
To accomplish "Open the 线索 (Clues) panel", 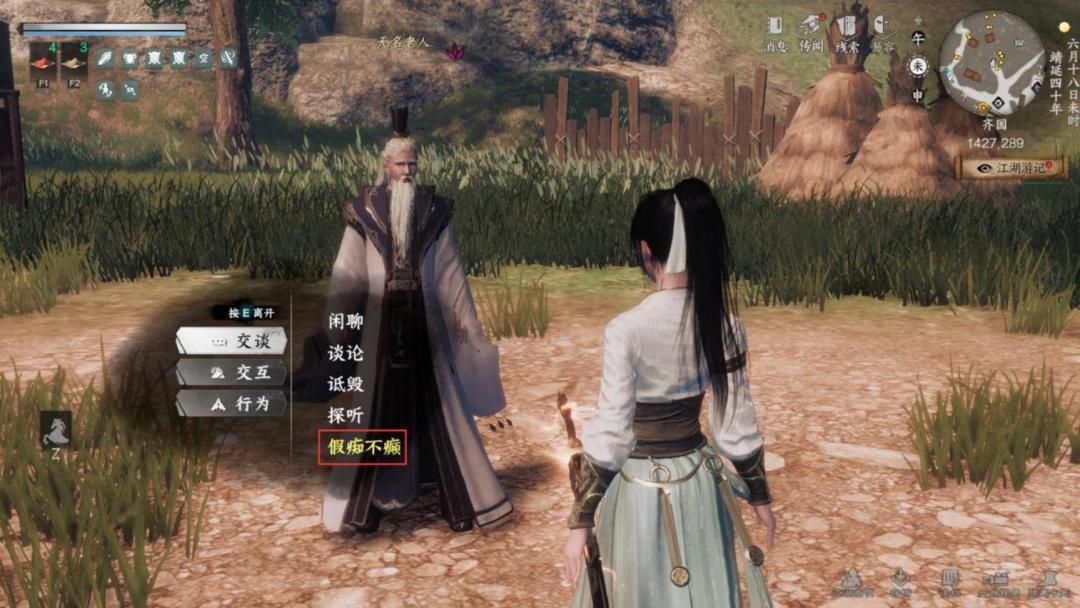I will [848, 31].
